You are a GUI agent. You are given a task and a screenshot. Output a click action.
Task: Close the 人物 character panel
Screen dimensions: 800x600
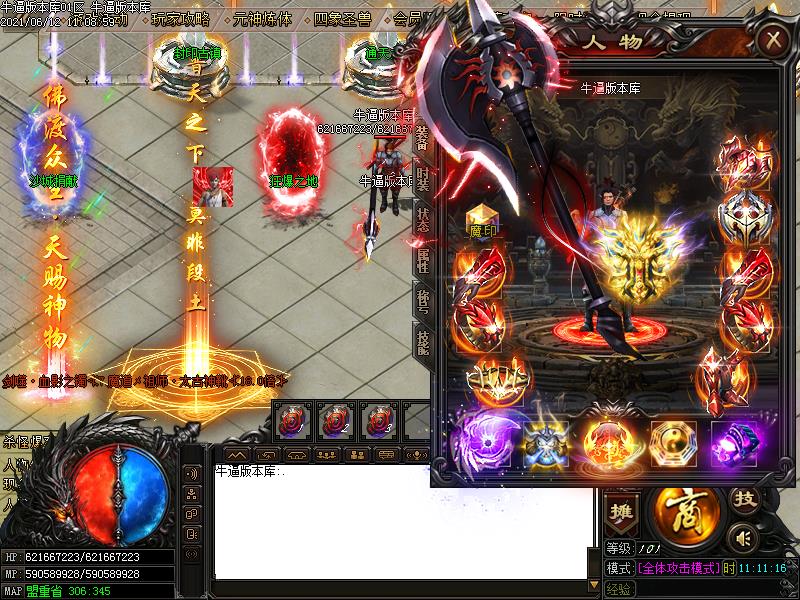coord(773,40)
